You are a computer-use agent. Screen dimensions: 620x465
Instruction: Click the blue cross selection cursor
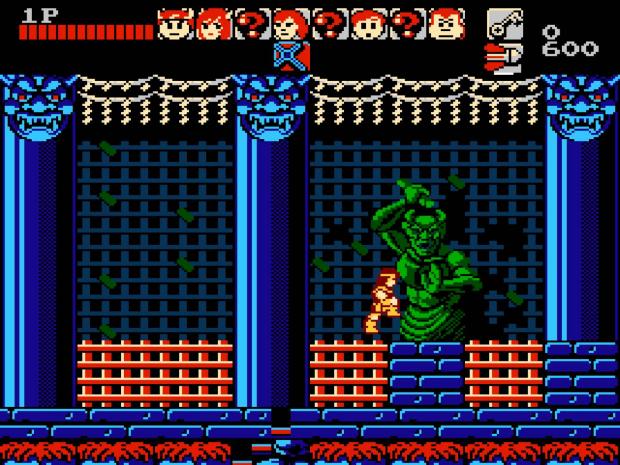tap(290, 56)
